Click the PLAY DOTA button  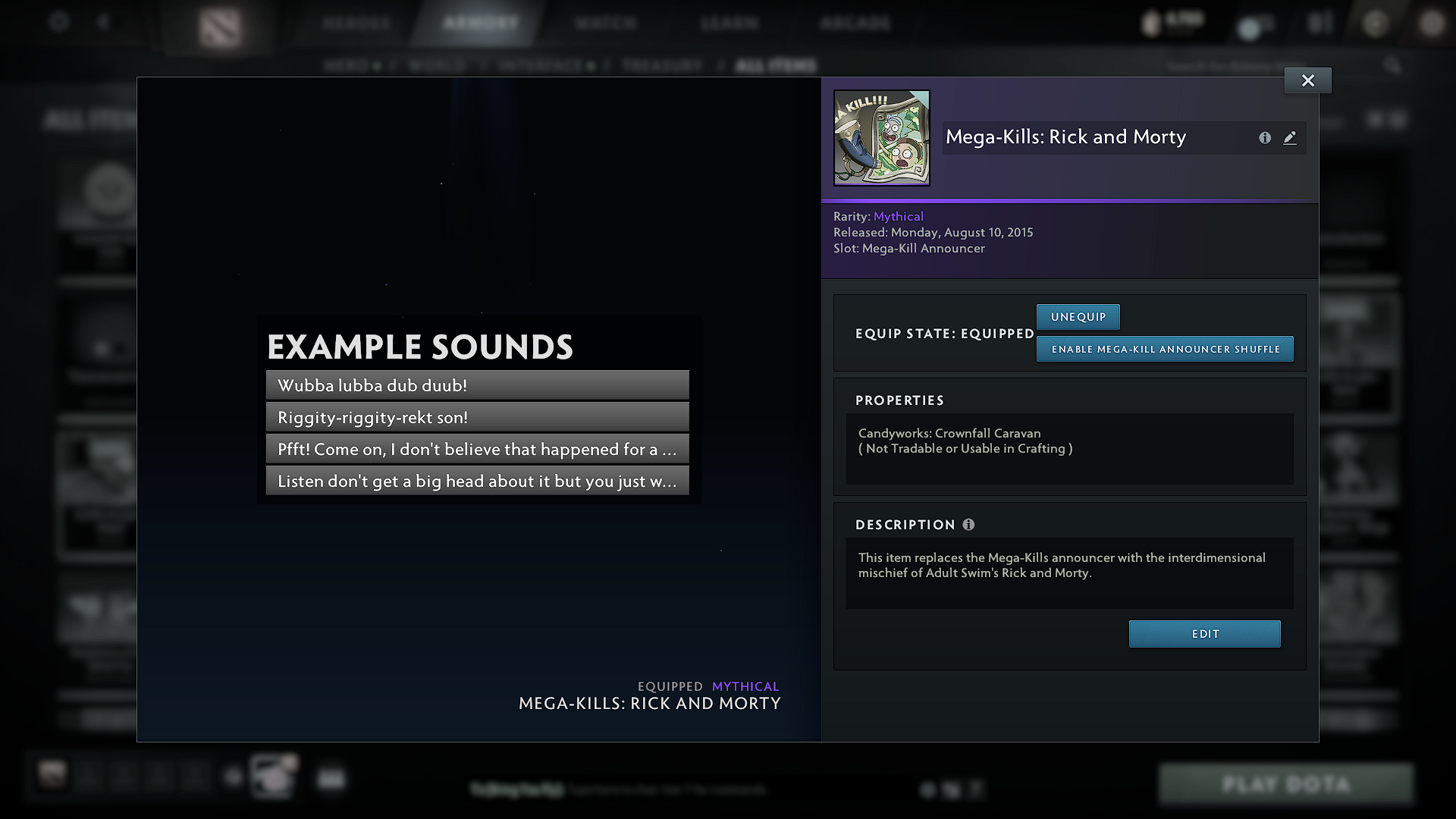tap(1286, 784)
